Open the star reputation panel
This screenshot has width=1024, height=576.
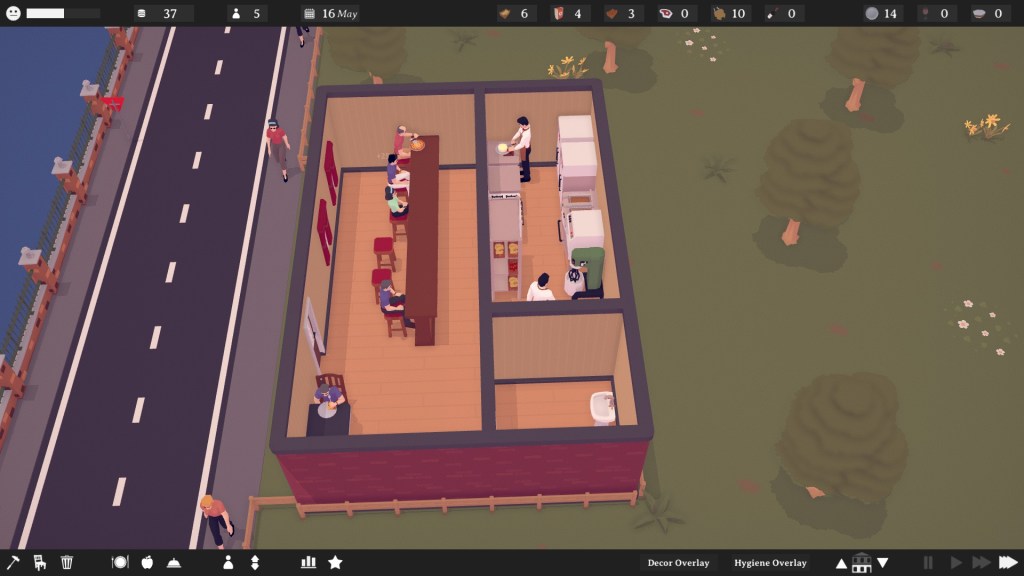pos(335,562)
